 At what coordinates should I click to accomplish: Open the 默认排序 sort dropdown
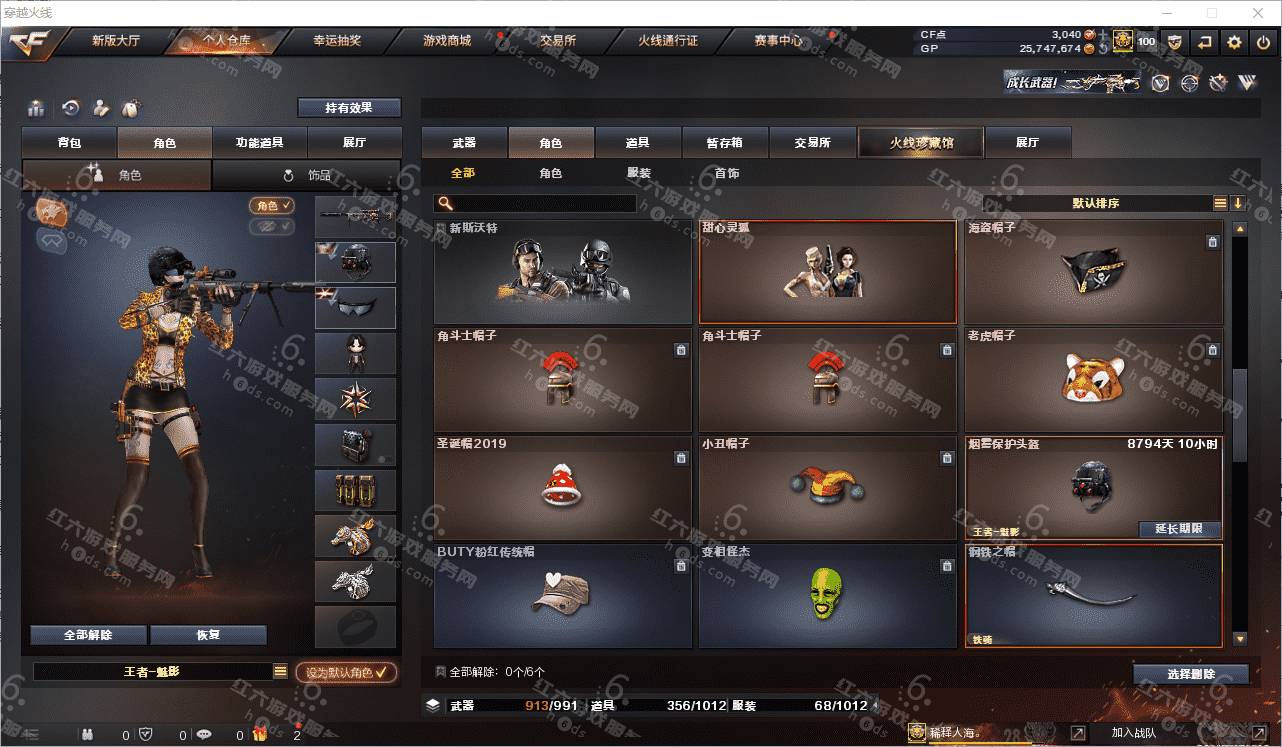pos(1096,203)
